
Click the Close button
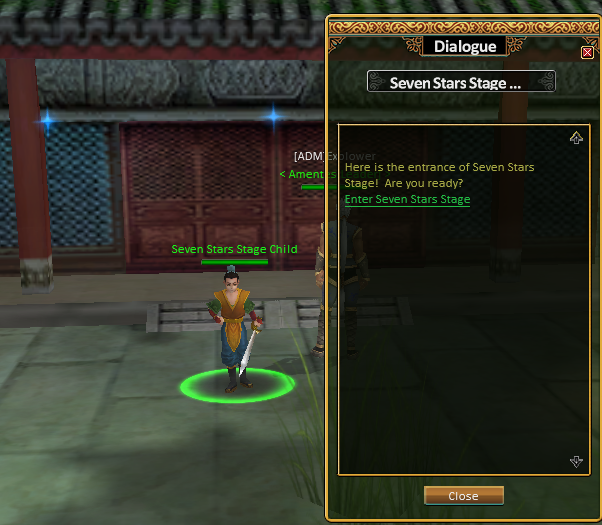click(x=463, y=496)
